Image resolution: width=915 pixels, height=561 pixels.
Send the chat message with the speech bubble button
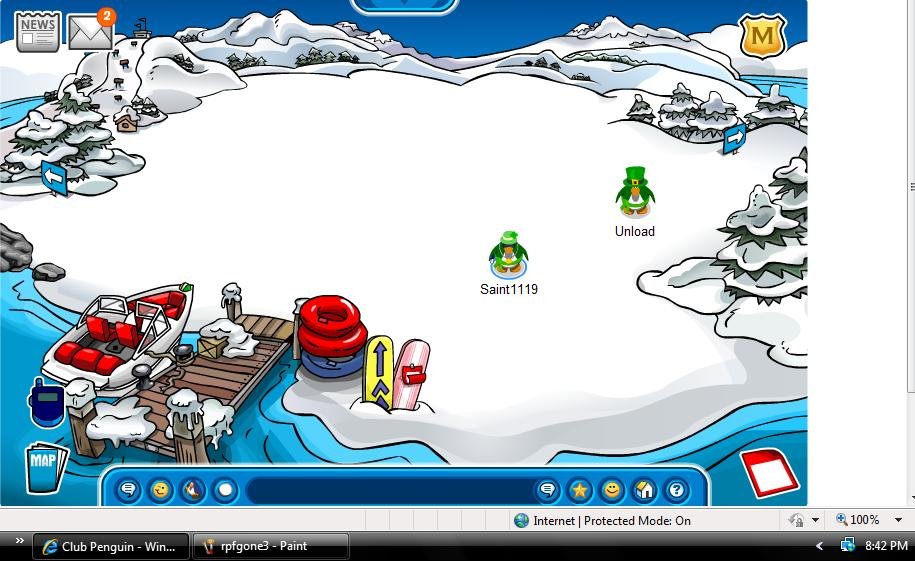pyautogui.click(x=547, y=490)
